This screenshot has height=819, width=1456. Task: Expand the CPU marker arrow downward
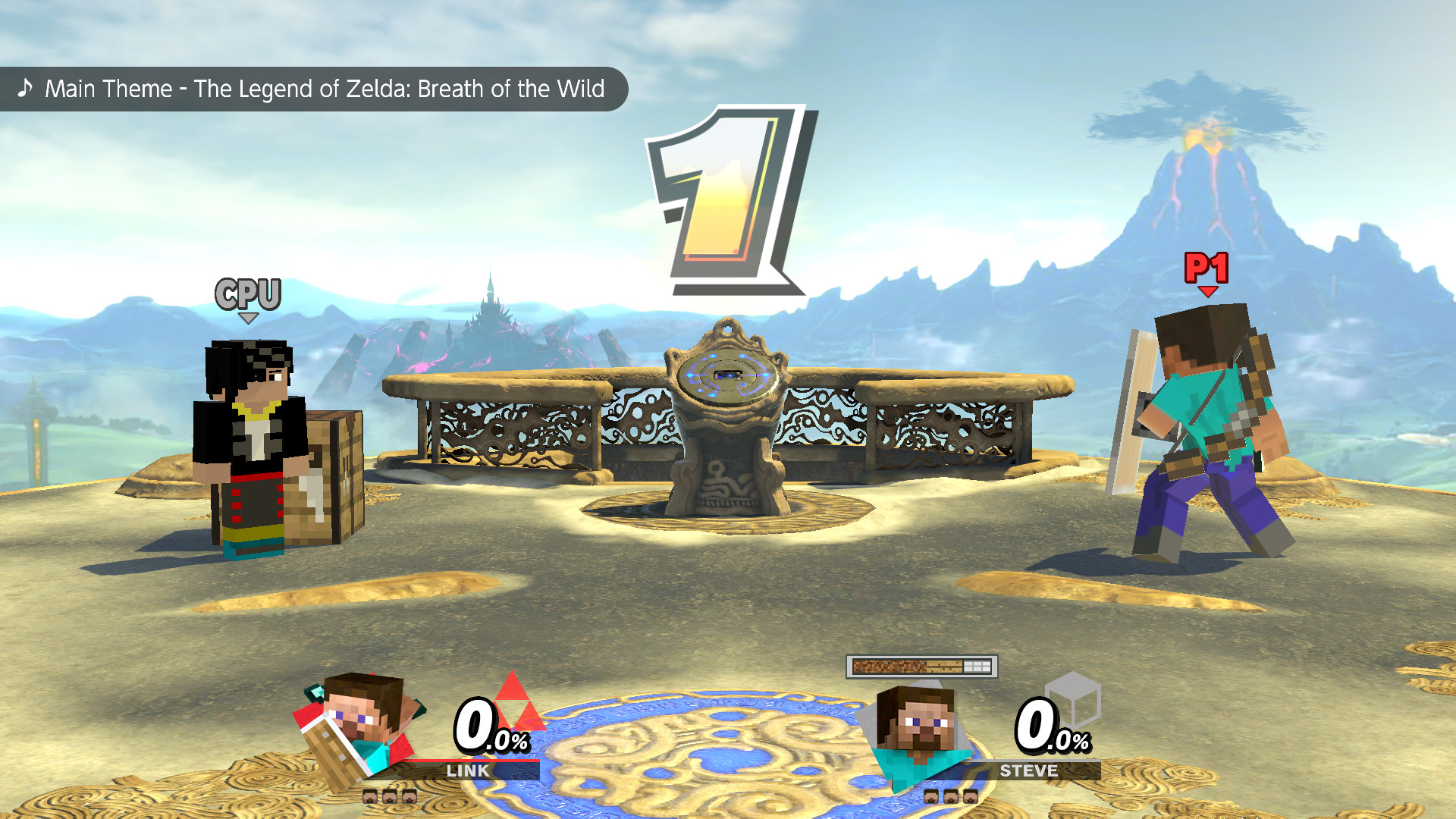249,318
